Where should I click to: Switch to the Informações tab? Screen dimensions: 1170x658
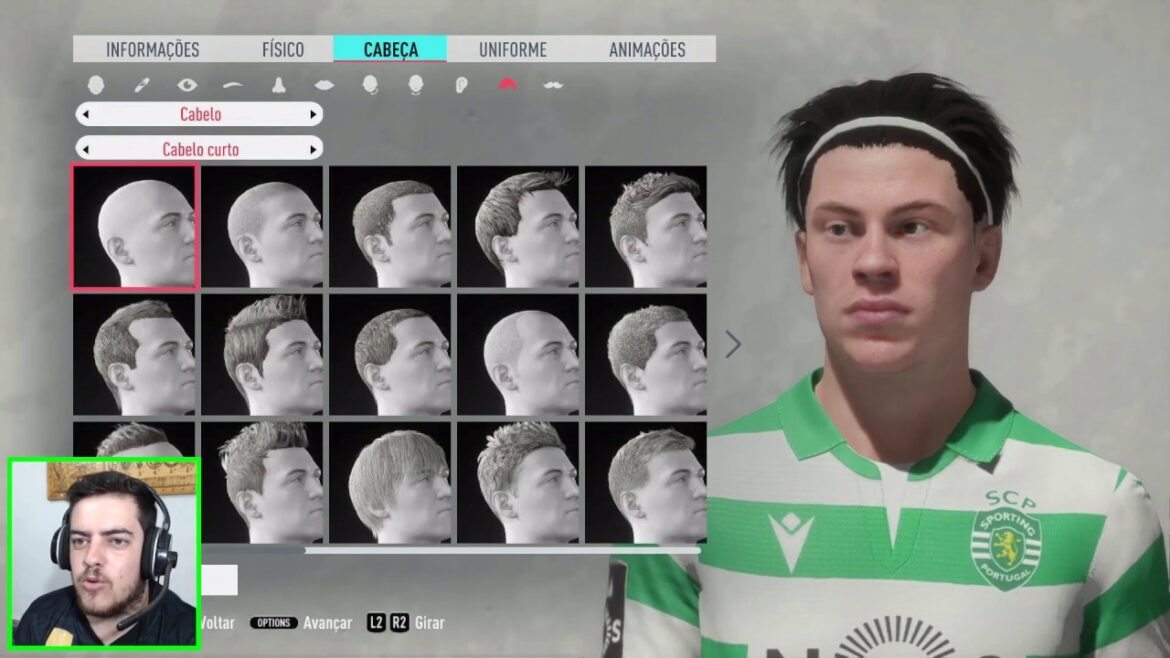(152, 49)
